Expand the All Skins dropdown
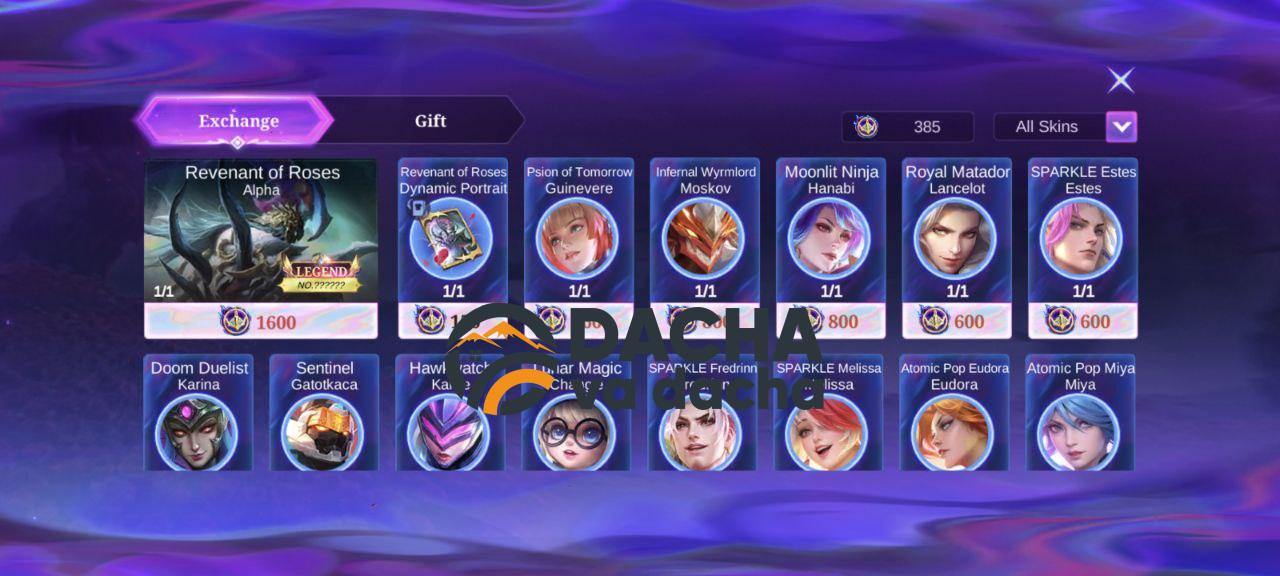Image resolution: width=1280 pixels, height=576 pixels. click(x=1121, y=127)
